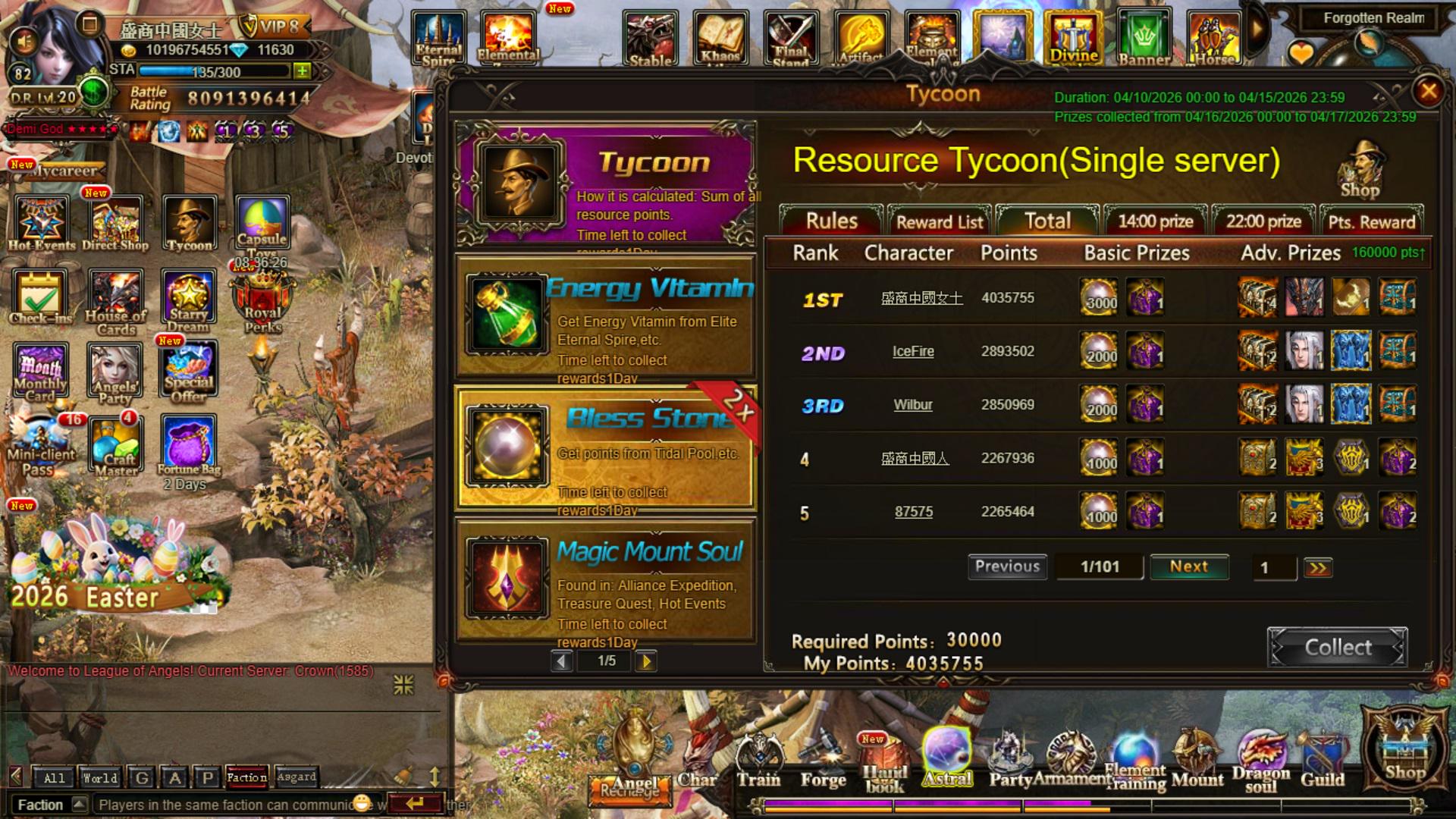Image resolution: width=1456 pixels, height=819 pixels.
Task: Switch chat to the World channel
Action: click(x=100, y=778)
